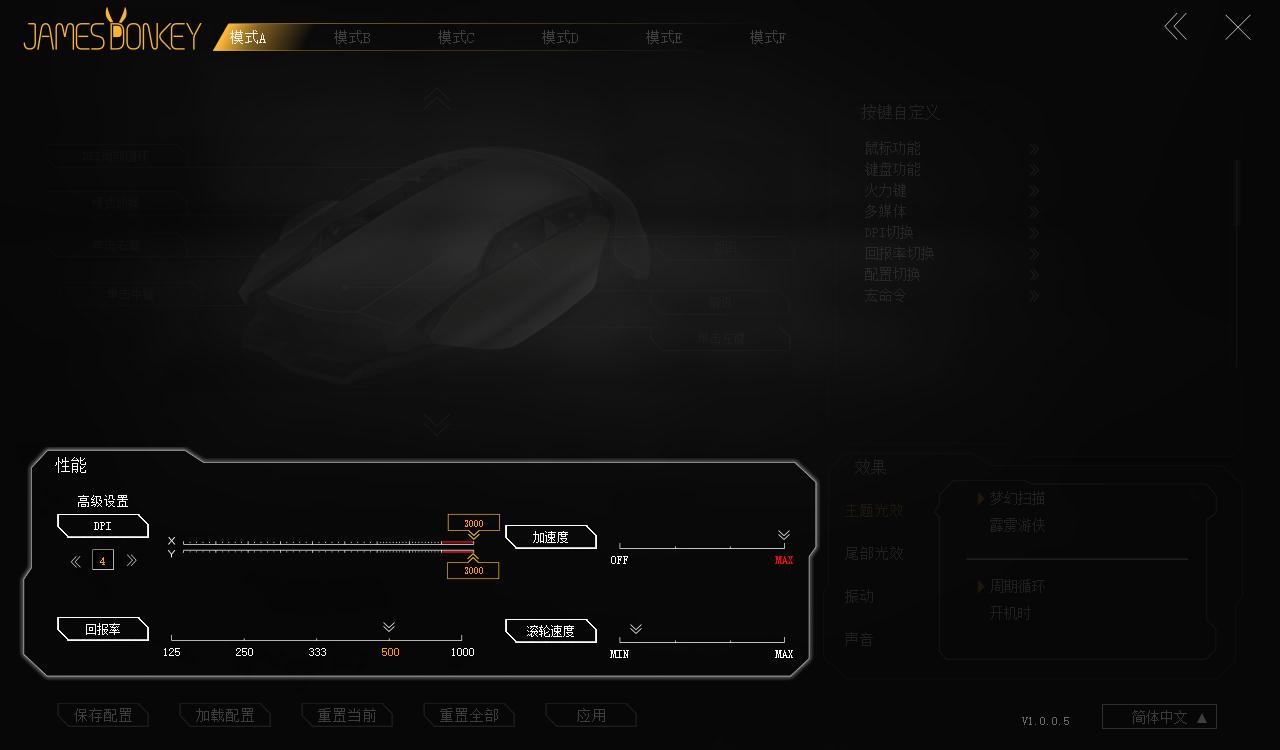Image resolution: width=1280 pixels, height=750 pixels.
Task: Decrease DPI stage with the left double-arrow
Action: [x=75, y=560]
